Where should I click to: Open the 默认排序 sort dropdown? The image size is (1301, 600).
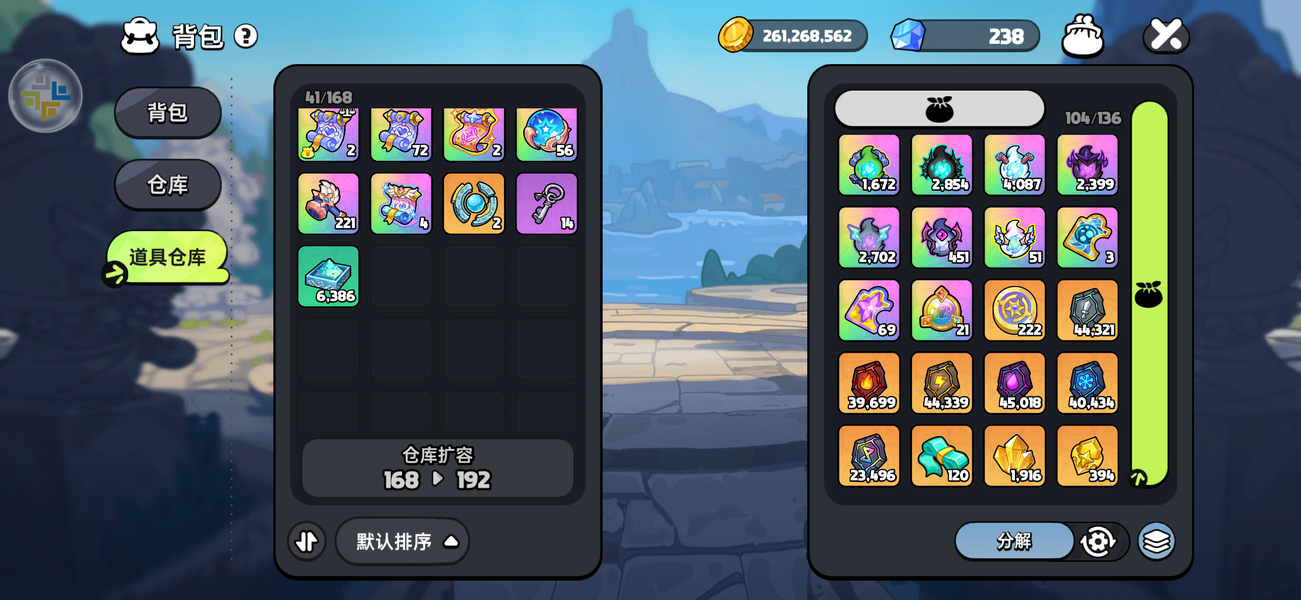pyautogui.click(x=402, y=541)
